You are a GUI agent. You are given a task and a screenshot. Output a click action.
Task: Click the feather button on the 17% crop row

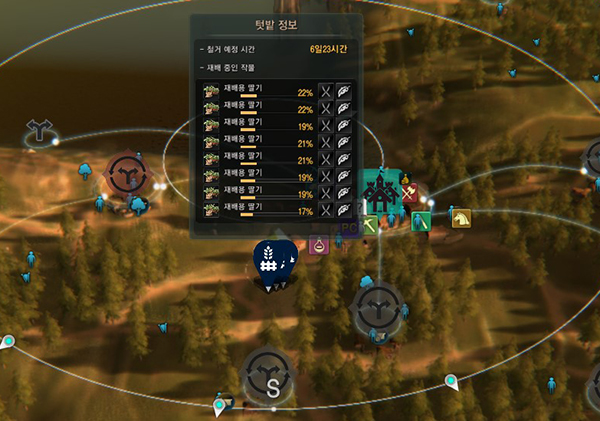pos(343,210)
